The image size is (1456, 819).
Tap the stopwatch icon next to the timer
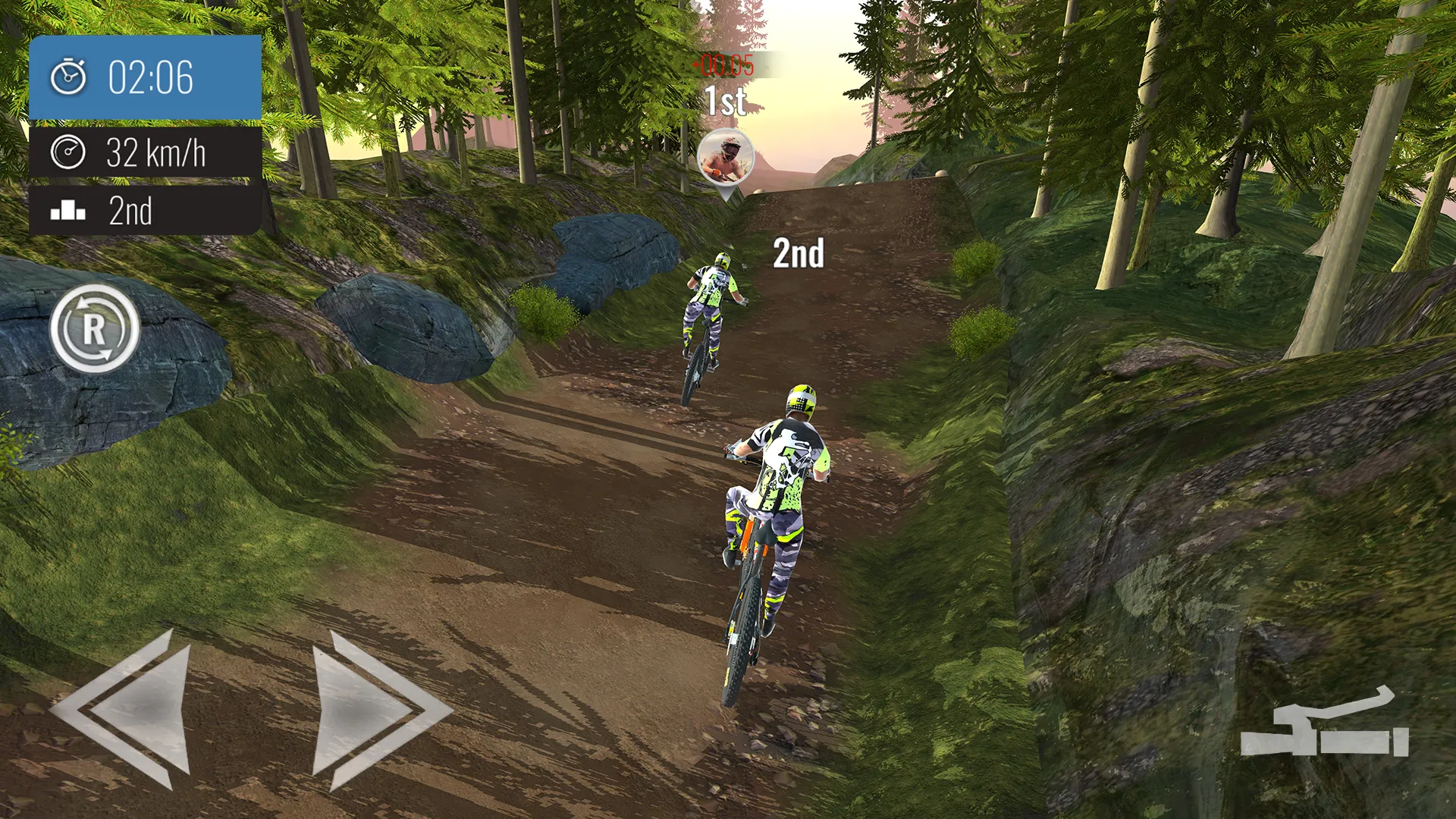69,75
